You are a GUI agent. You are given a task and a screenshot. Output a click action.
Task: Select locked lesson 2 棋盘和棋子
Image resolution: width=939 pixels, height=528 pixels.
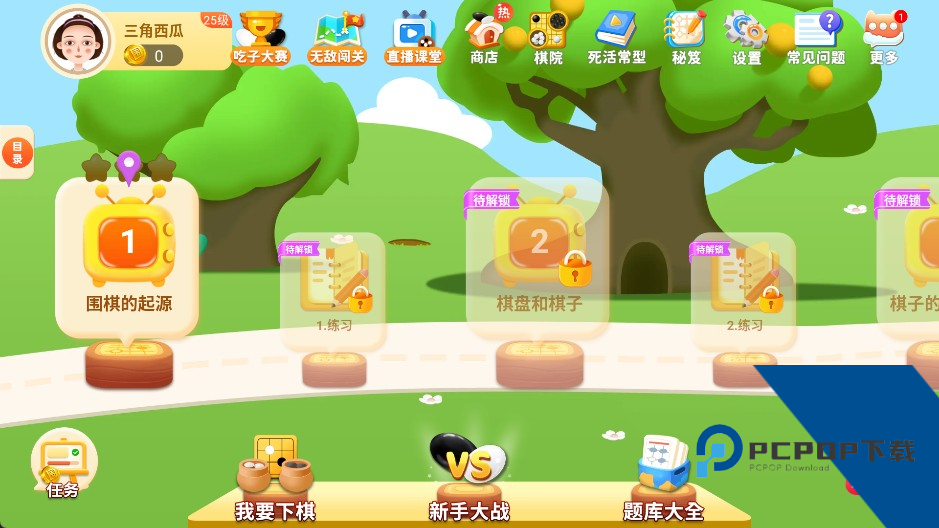[x=539, y=258]
